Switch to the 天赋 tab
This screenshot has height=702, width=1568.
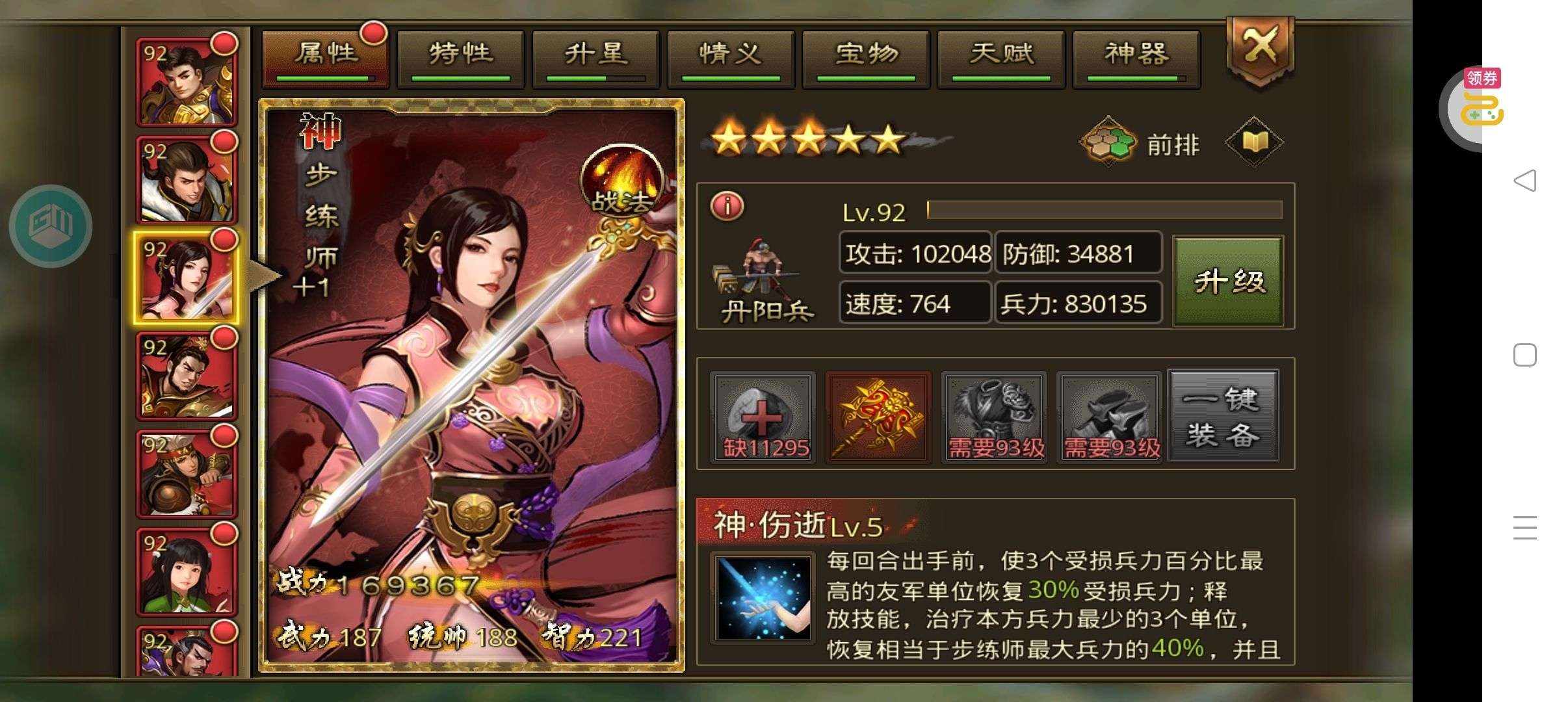1001,57
